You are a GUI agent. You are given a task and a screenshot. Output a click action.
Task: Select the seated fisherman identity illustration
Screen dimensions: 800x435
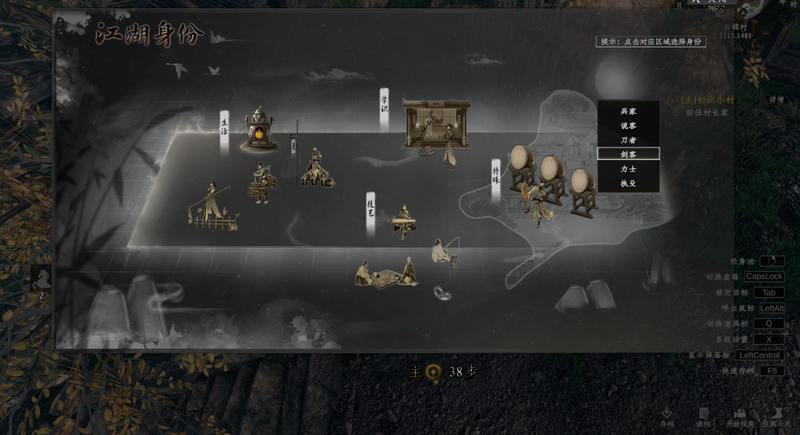pos(444,252)
